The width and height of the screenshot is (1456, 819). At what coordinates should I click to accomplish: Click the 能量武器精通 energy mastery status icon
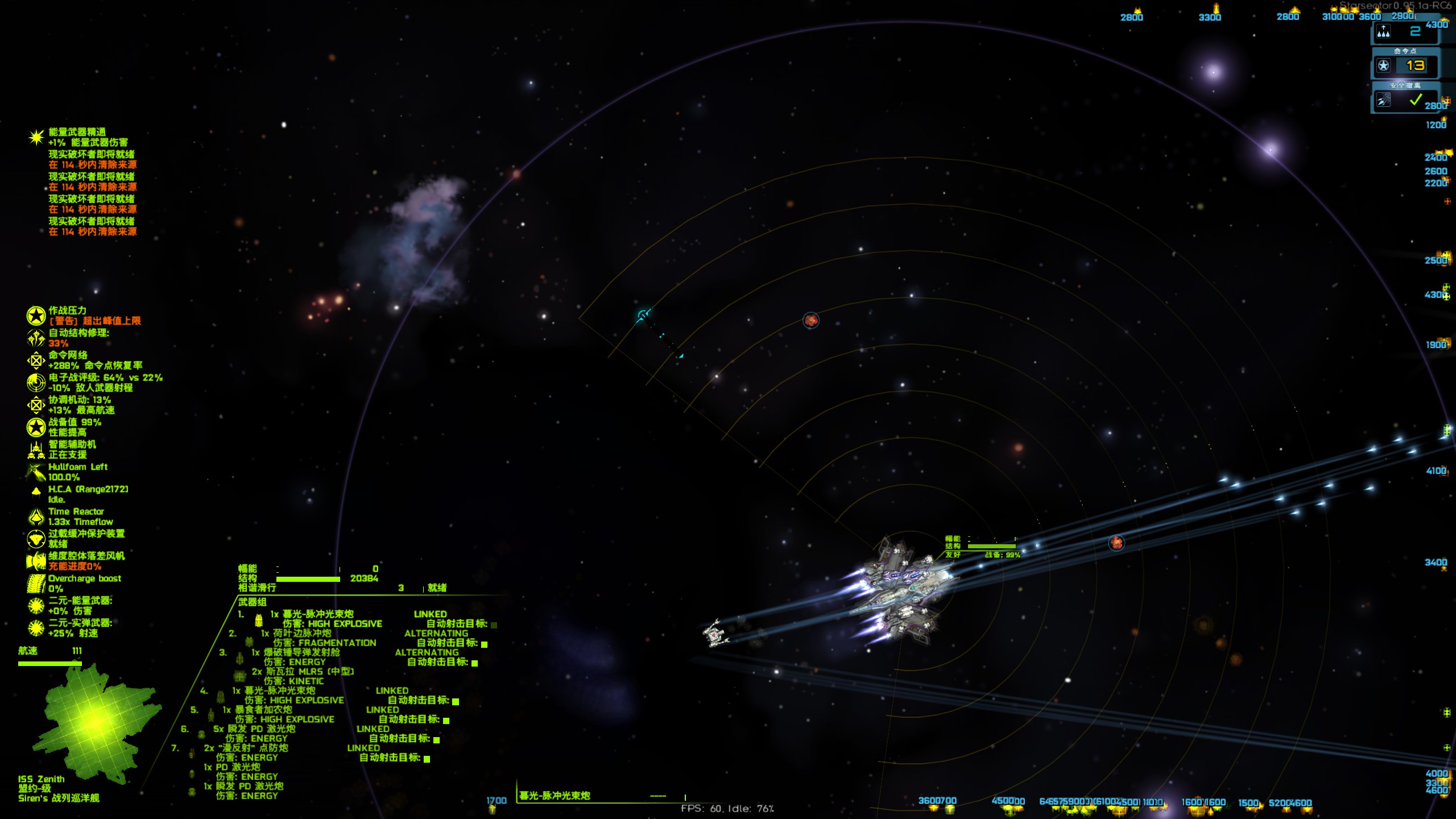[36, 137]
